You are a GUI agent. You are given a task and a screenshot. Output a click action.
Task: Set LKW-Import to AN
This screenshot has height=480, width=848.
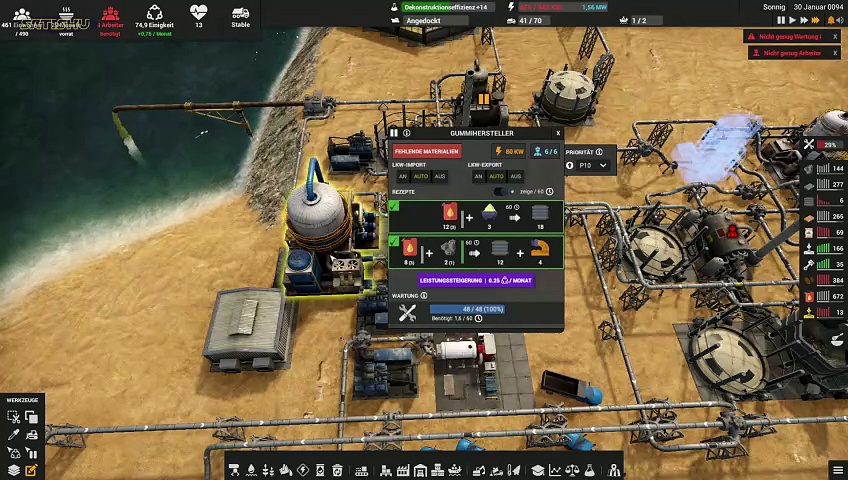pyautogui.click(x=403, y=176)
